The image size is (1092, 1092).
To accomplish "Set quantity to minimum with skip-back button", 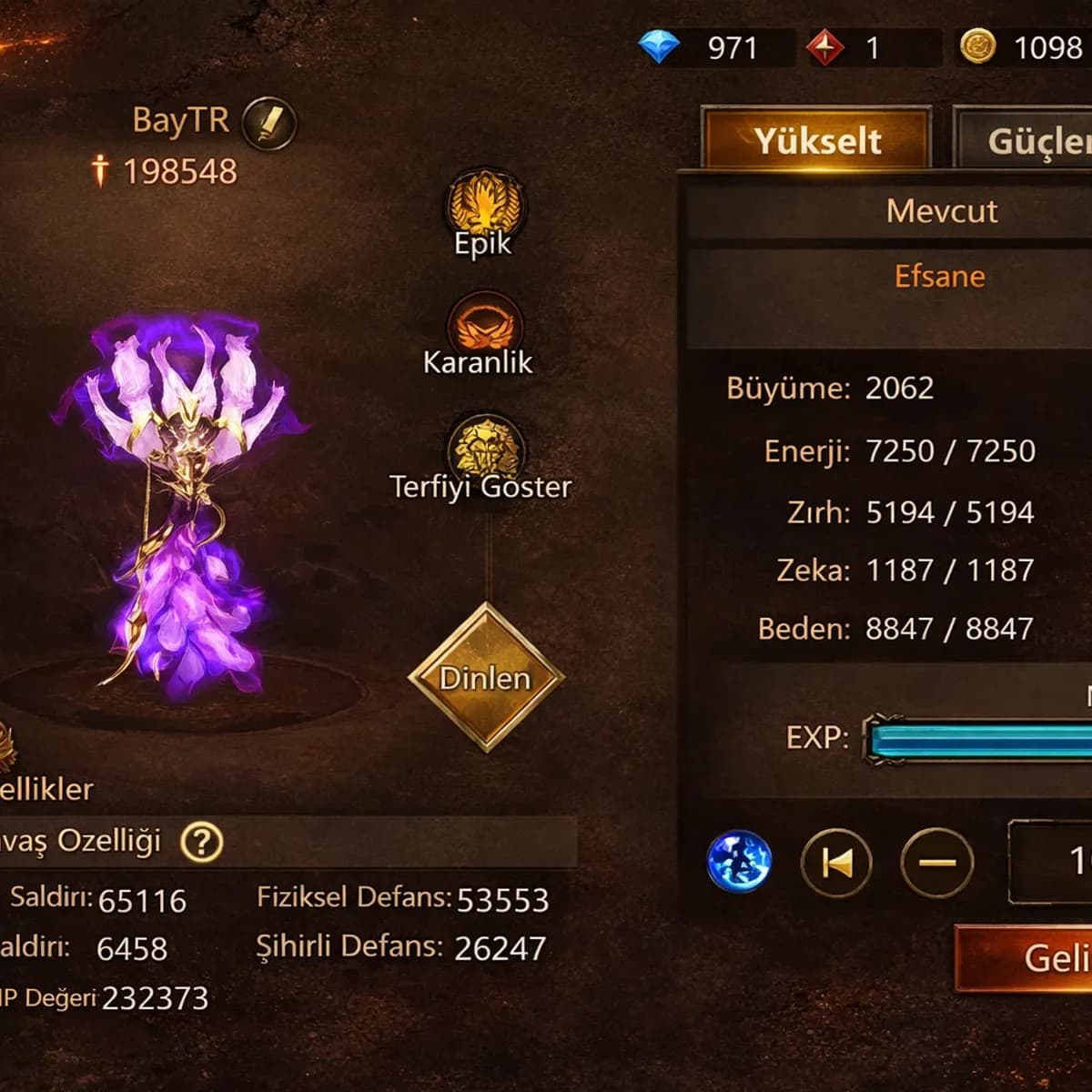I will tap(836, 862).
